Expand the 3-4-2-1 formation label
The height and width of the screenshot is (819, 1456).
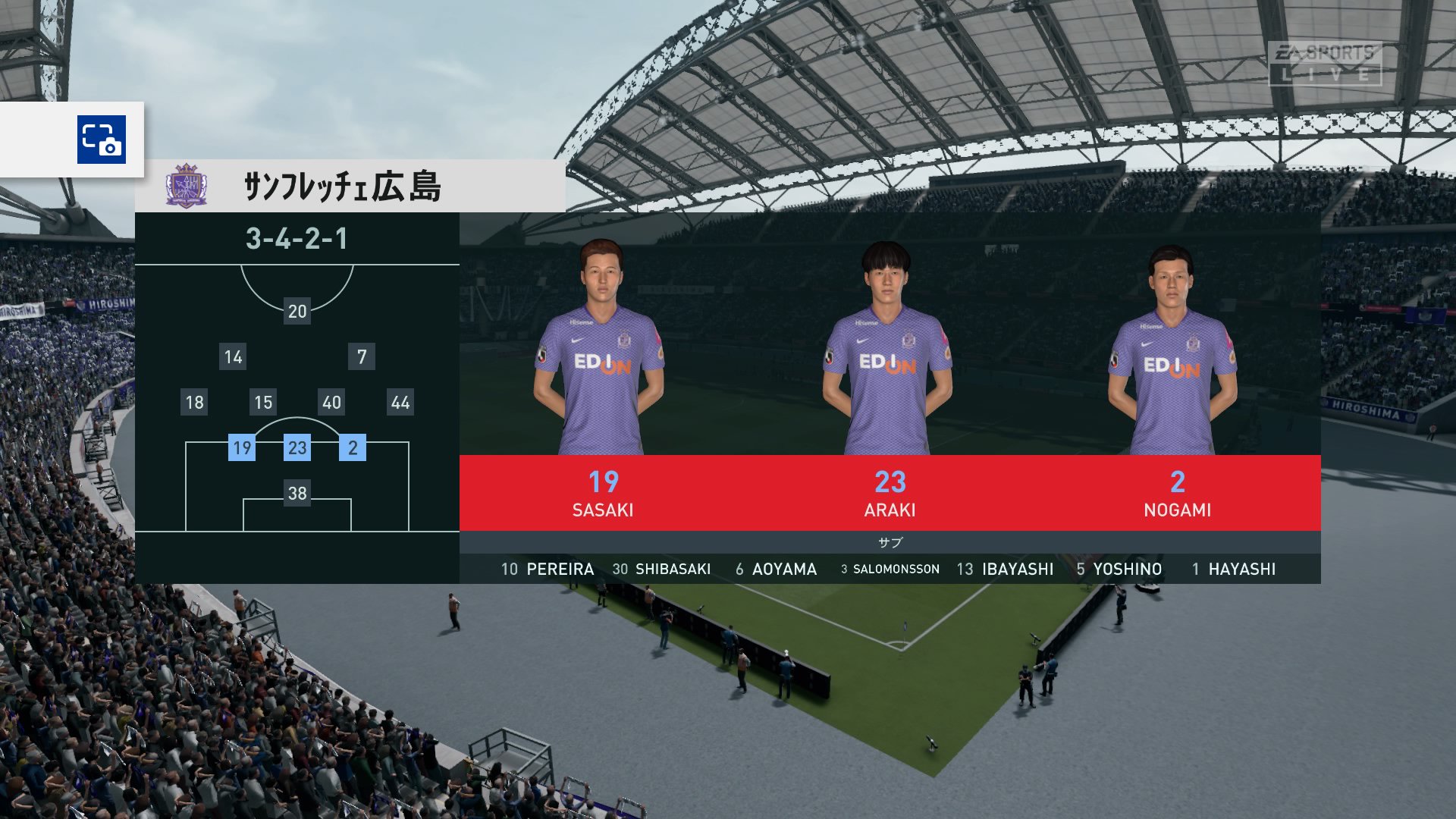(296, 239)
